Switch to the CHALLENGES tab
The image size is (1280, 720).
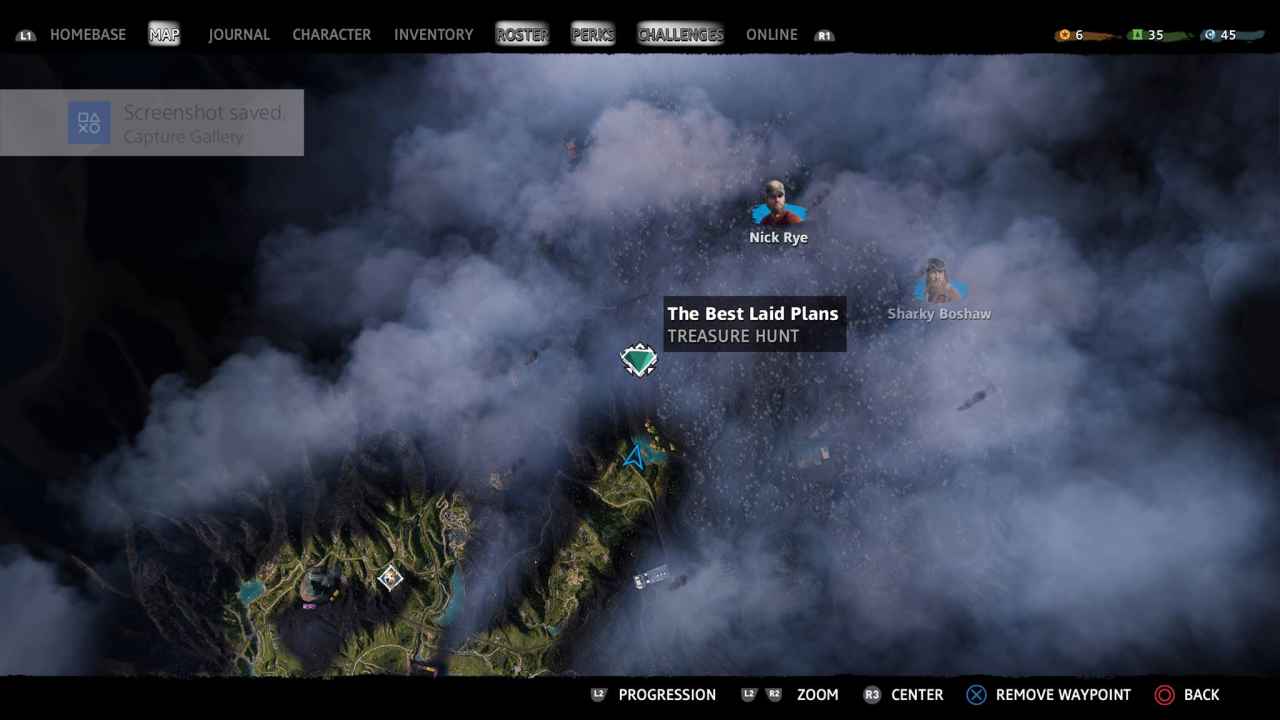point(680,34)
